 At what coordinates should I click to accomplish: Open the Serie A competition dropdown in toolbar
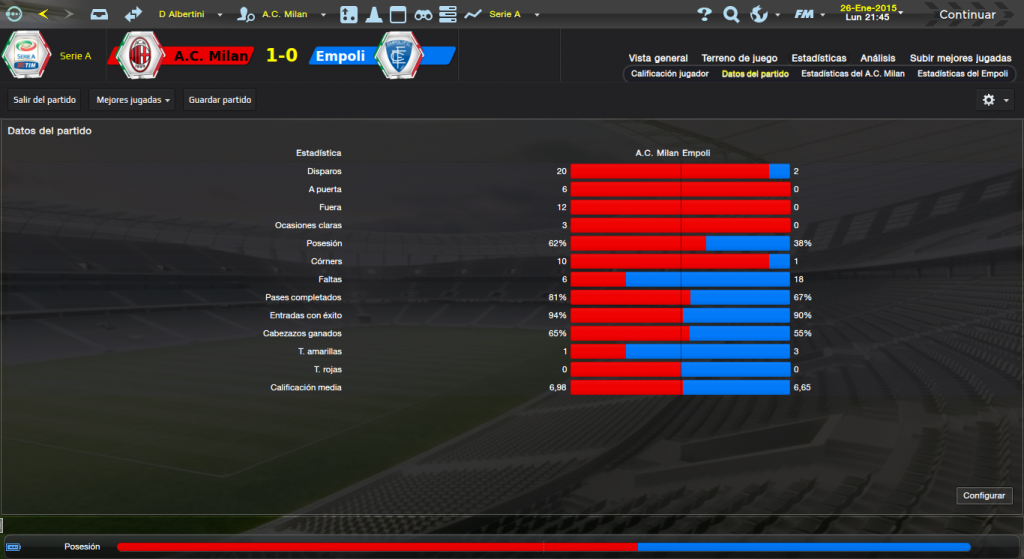pyautogui.click(x=510, y=15)
